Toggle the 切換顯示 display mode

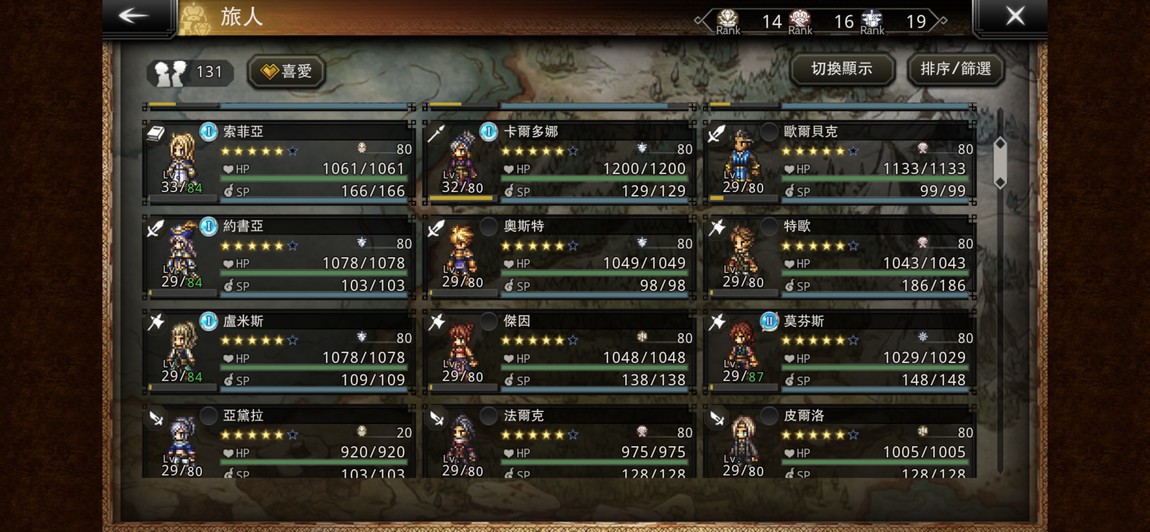coord(841,69)
